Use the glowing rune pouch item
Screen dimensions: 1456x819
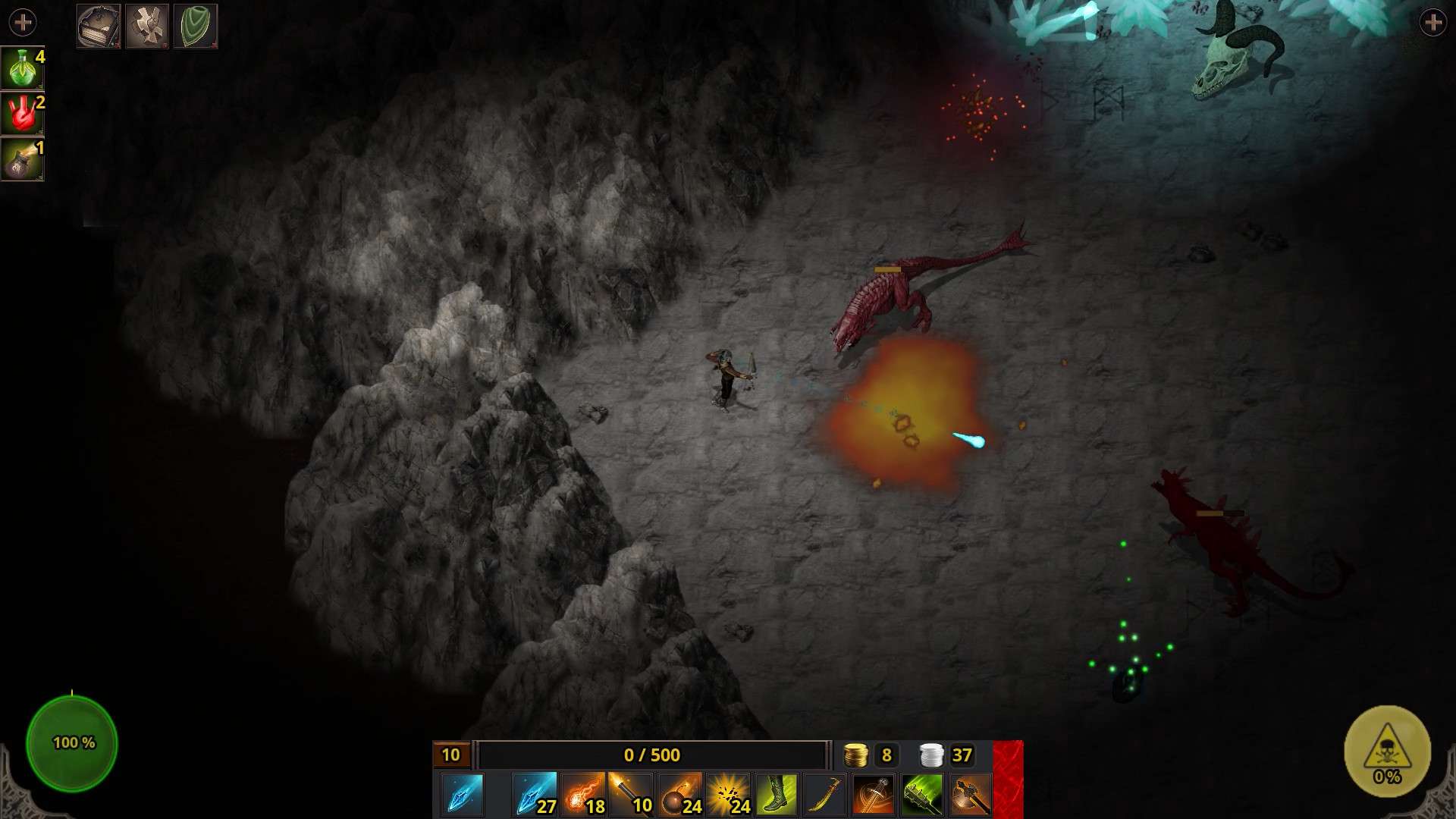pyautogui.click(x=22, y=159)
